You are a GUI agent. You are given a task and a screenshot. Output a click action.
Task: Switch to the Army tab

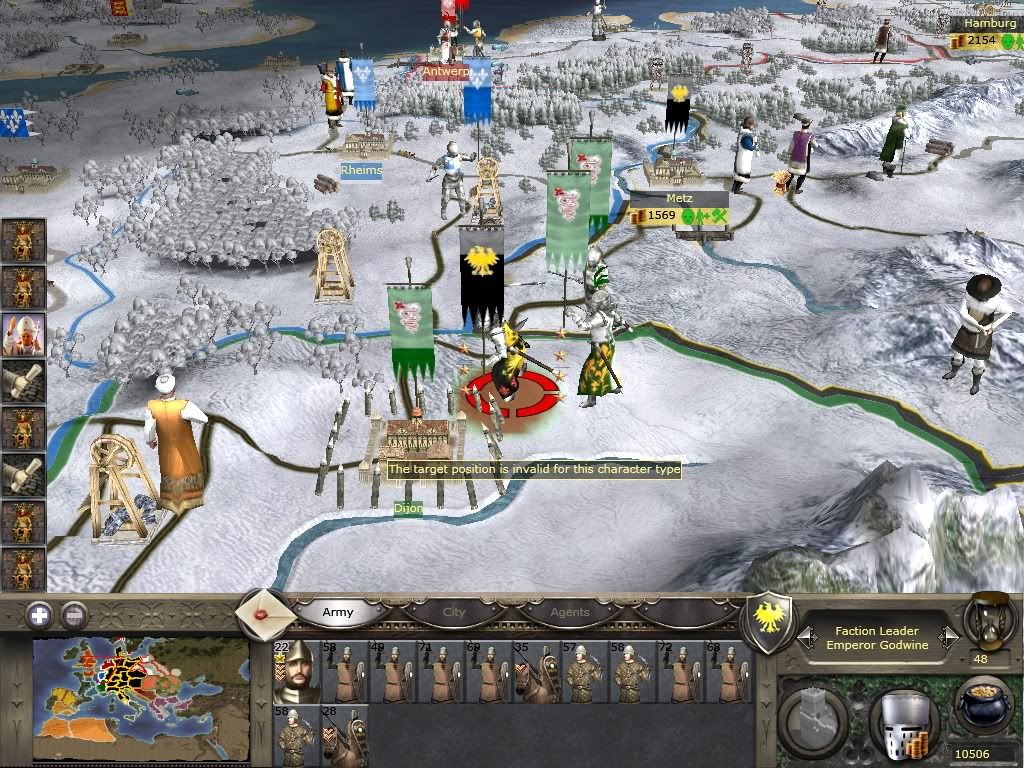pos(338,612)
